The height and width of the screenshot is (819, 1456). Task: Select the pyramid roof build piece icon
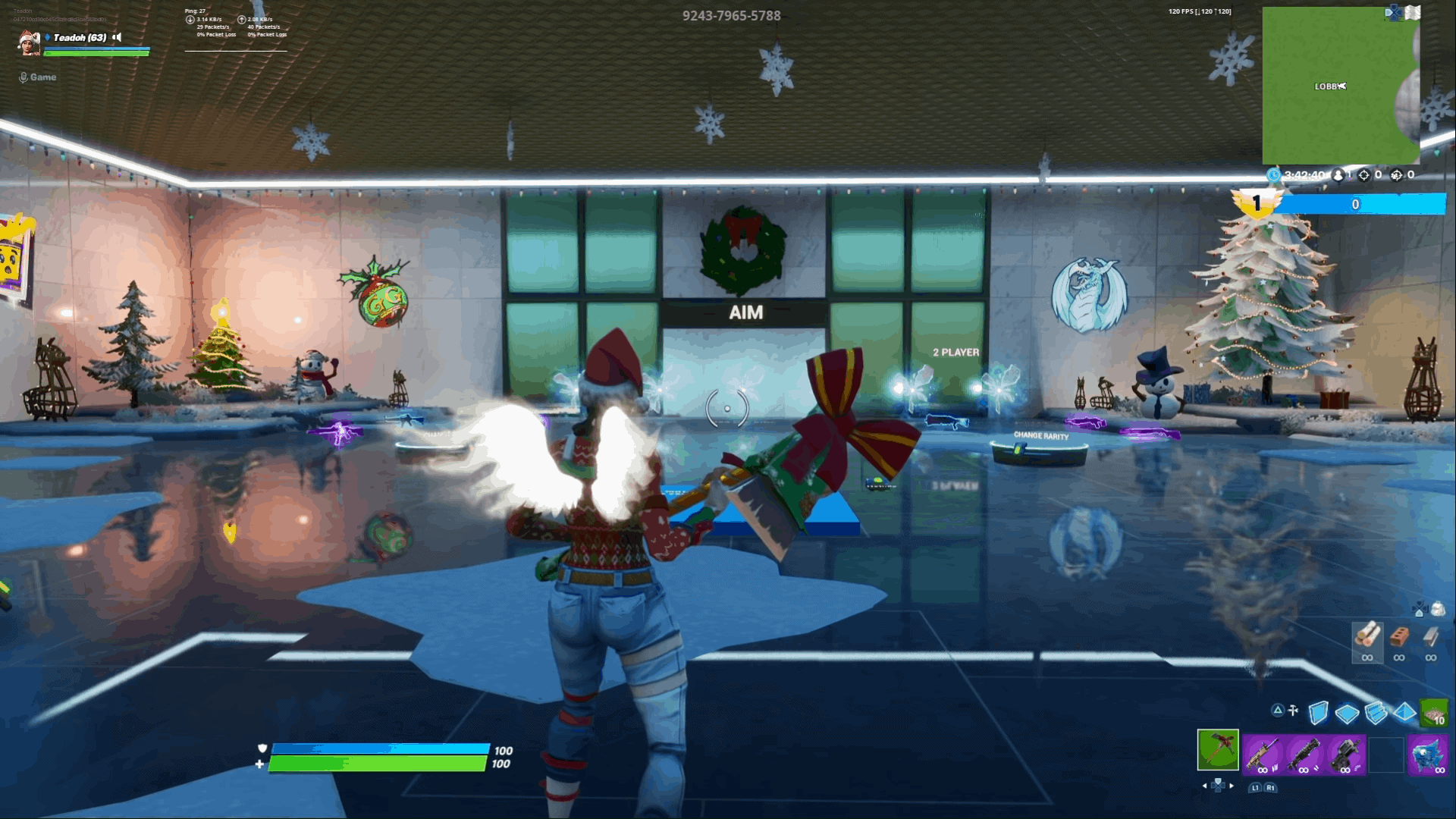click(1404, 714)
